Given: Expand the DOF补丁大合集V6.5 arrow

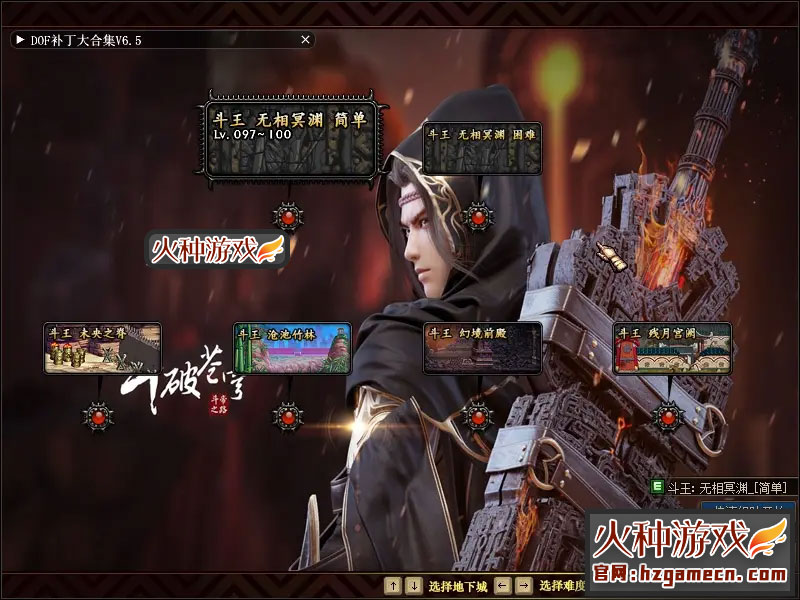Looking at the screenshot, I should [x=19, y=40].
